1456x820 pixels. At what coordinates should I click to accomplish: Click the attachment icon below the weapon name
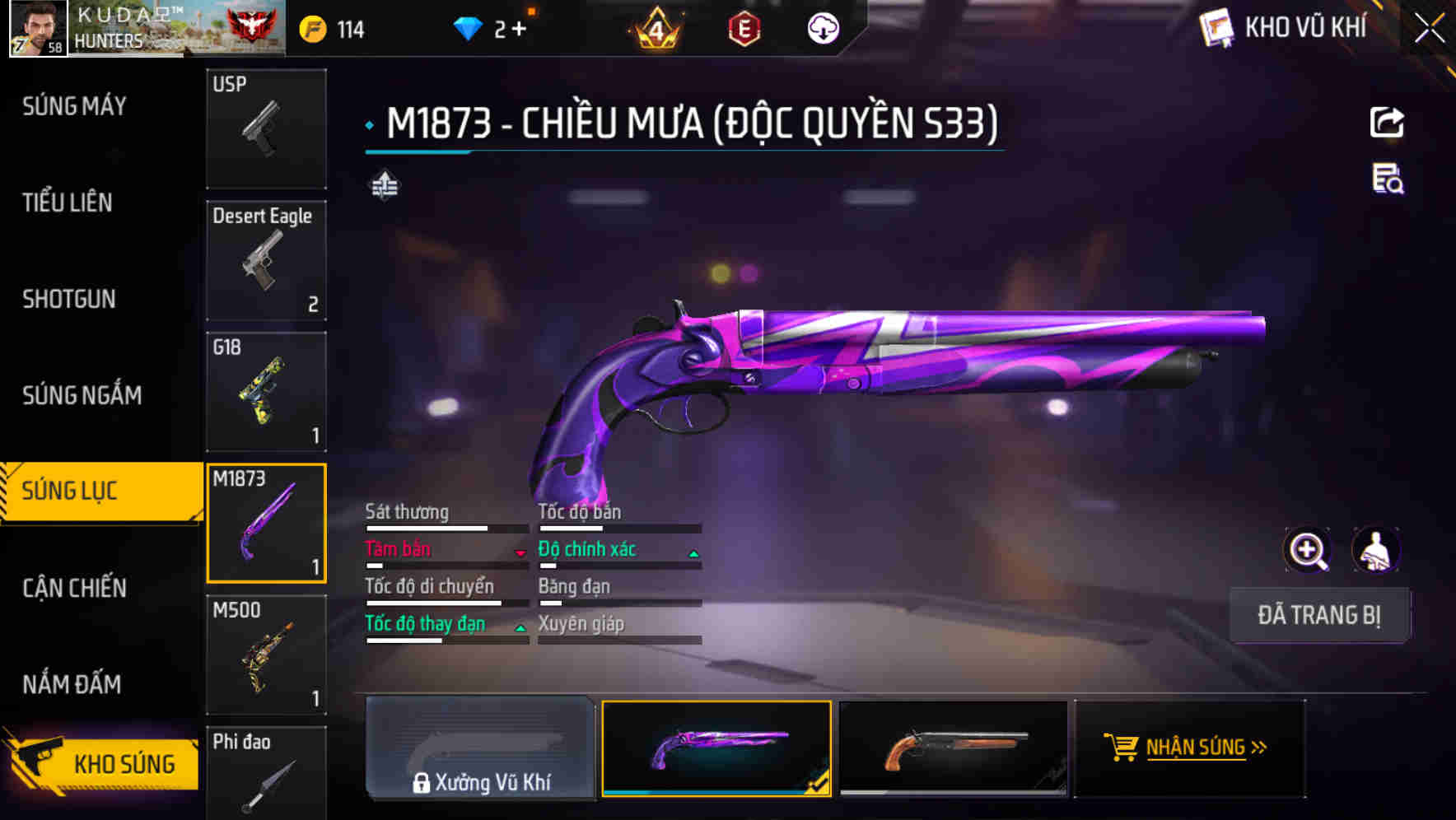click(384, 186)
